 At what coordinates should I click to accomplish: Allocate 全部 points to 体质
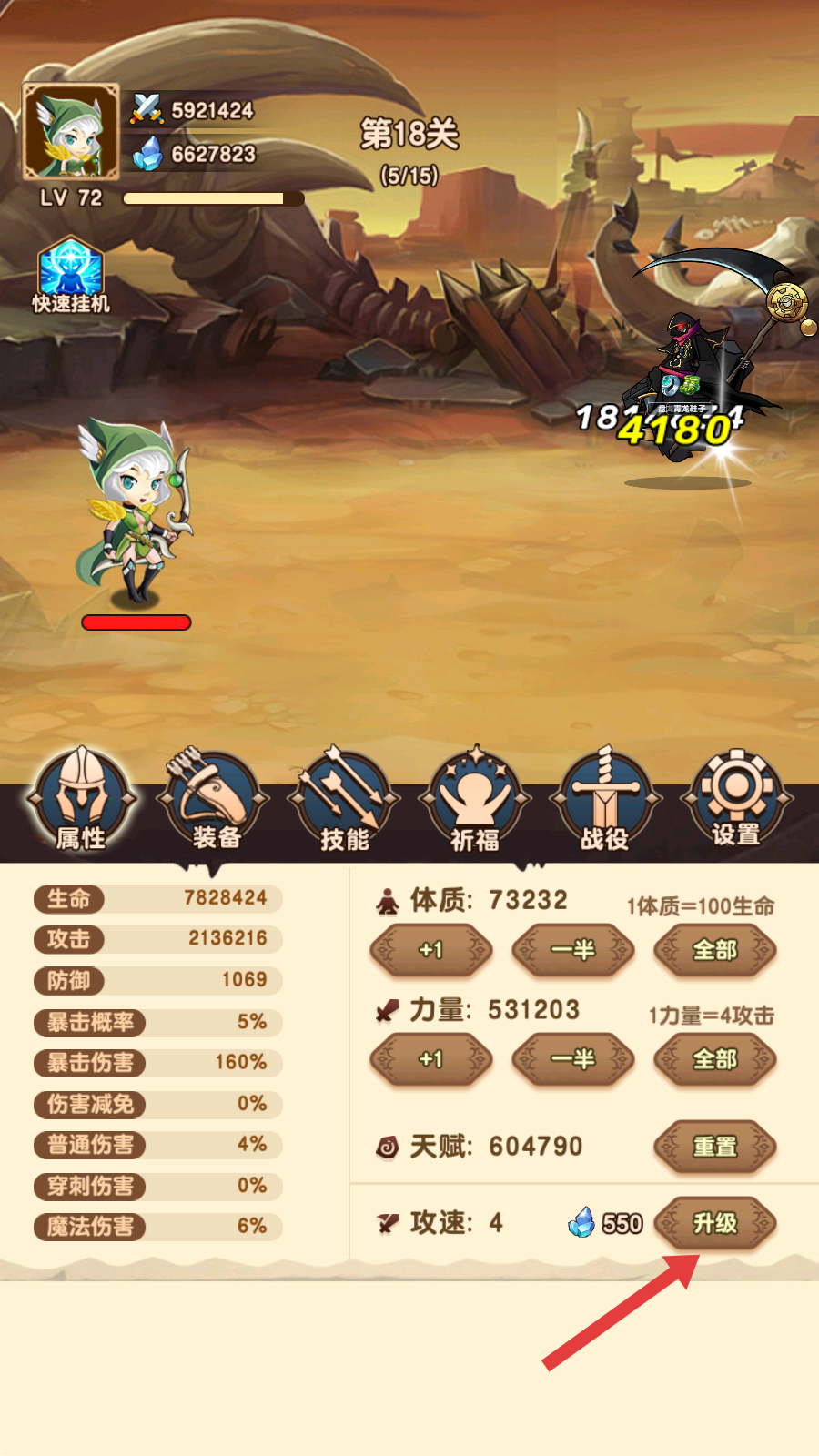tap(715, 950)
